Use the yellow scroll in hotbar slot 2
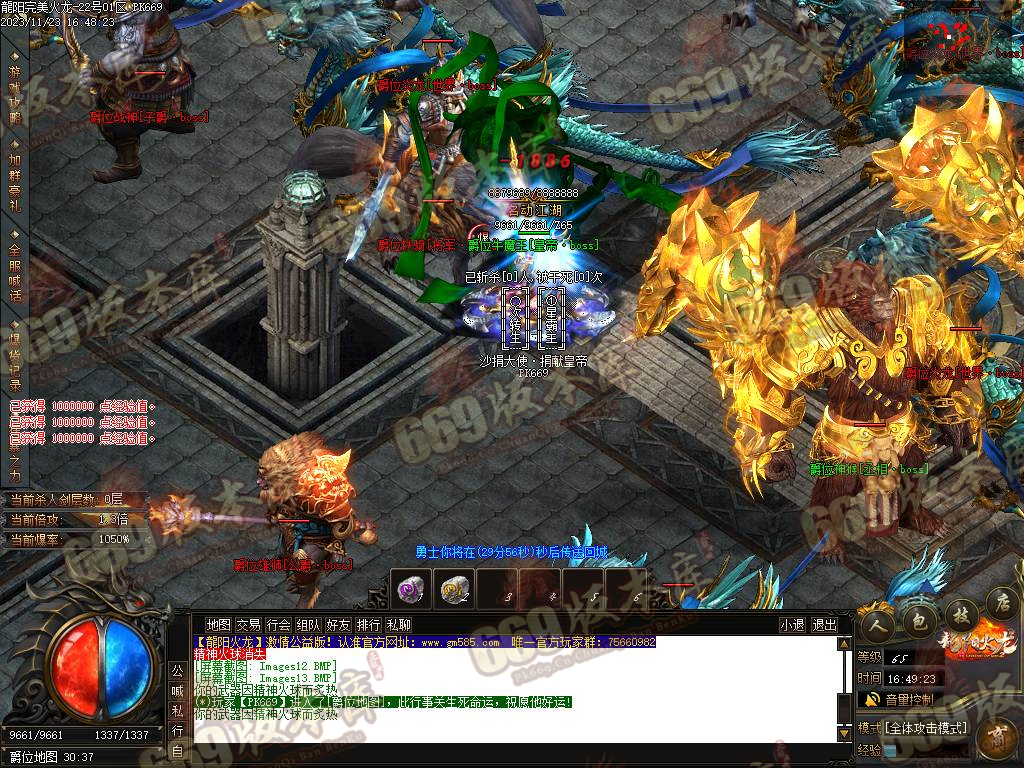This screenshot has width=1024, height=768. 454,589
